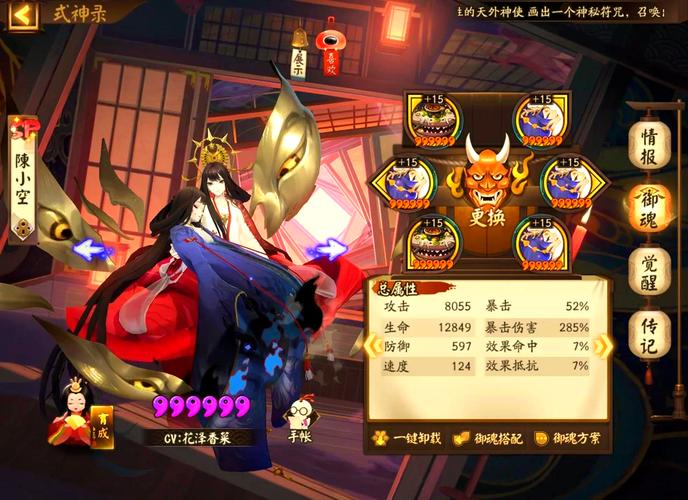Choose 一键卸载 to unequip all souls
Screen dimensions: 688x500
coord(405,438)
